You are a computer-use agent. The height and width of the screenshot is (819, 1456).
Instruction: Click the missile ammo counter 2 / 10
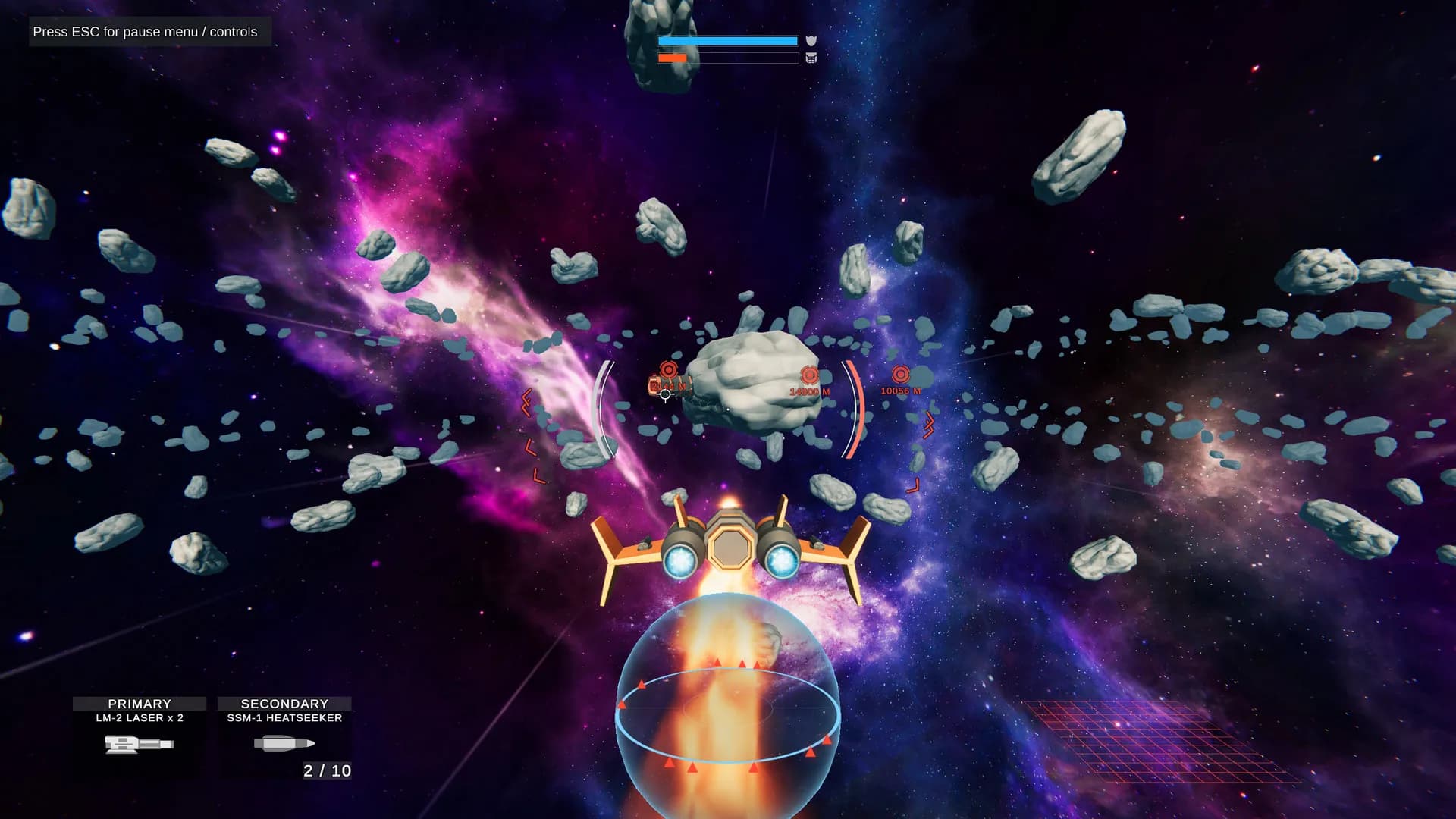[x=326, y=771]
